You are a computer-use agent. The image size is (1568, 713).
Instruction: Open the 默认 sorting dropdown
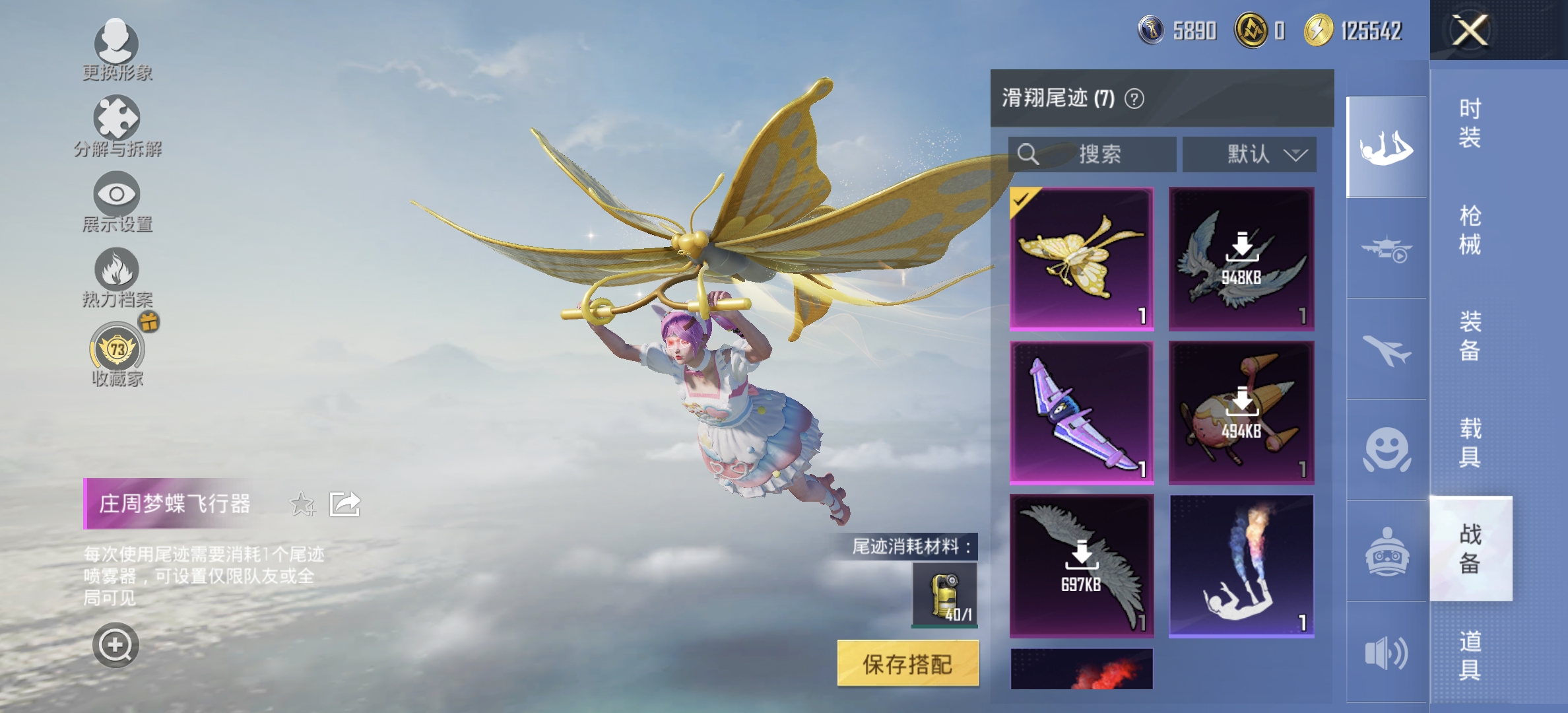(1249, 154)
